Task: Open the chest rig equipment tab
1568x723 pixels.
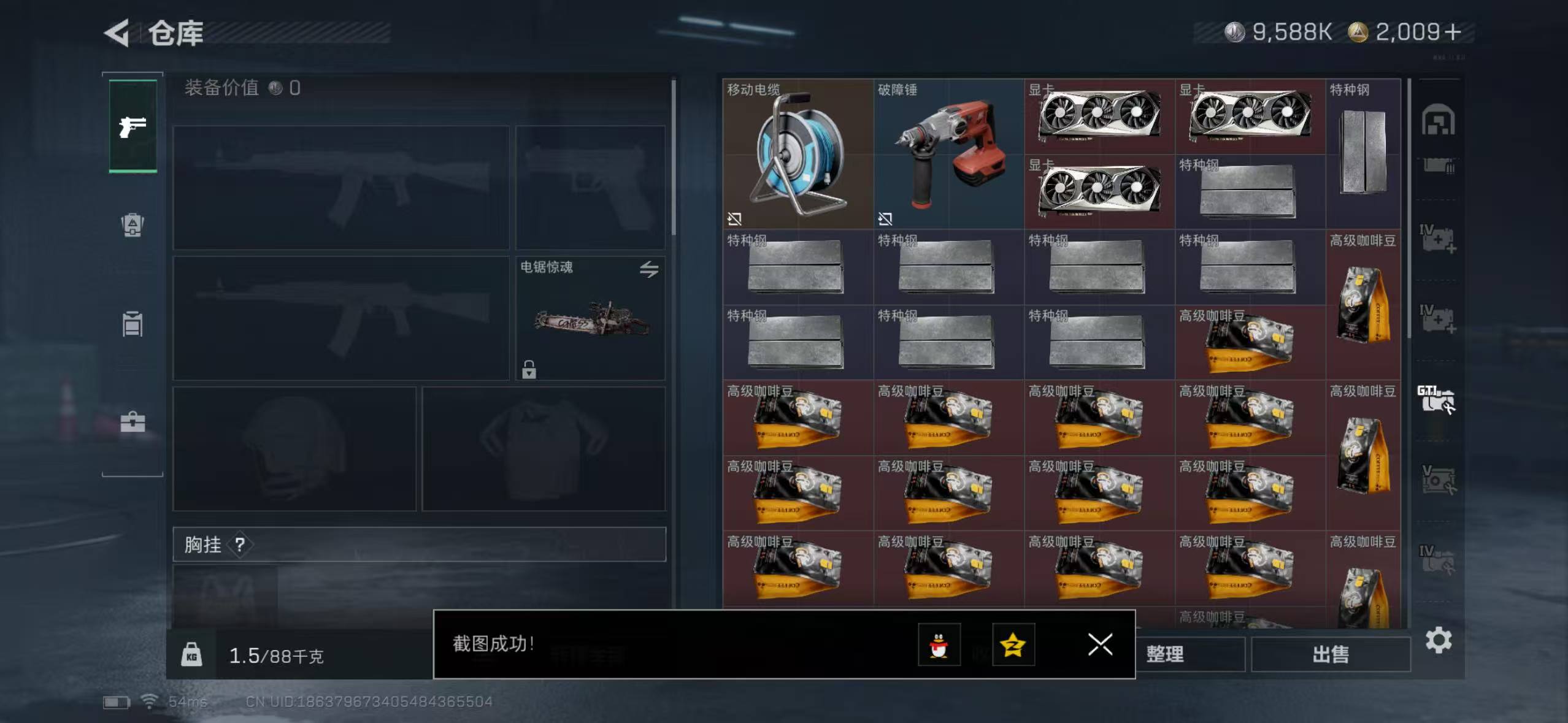Action: pos(132,323)
